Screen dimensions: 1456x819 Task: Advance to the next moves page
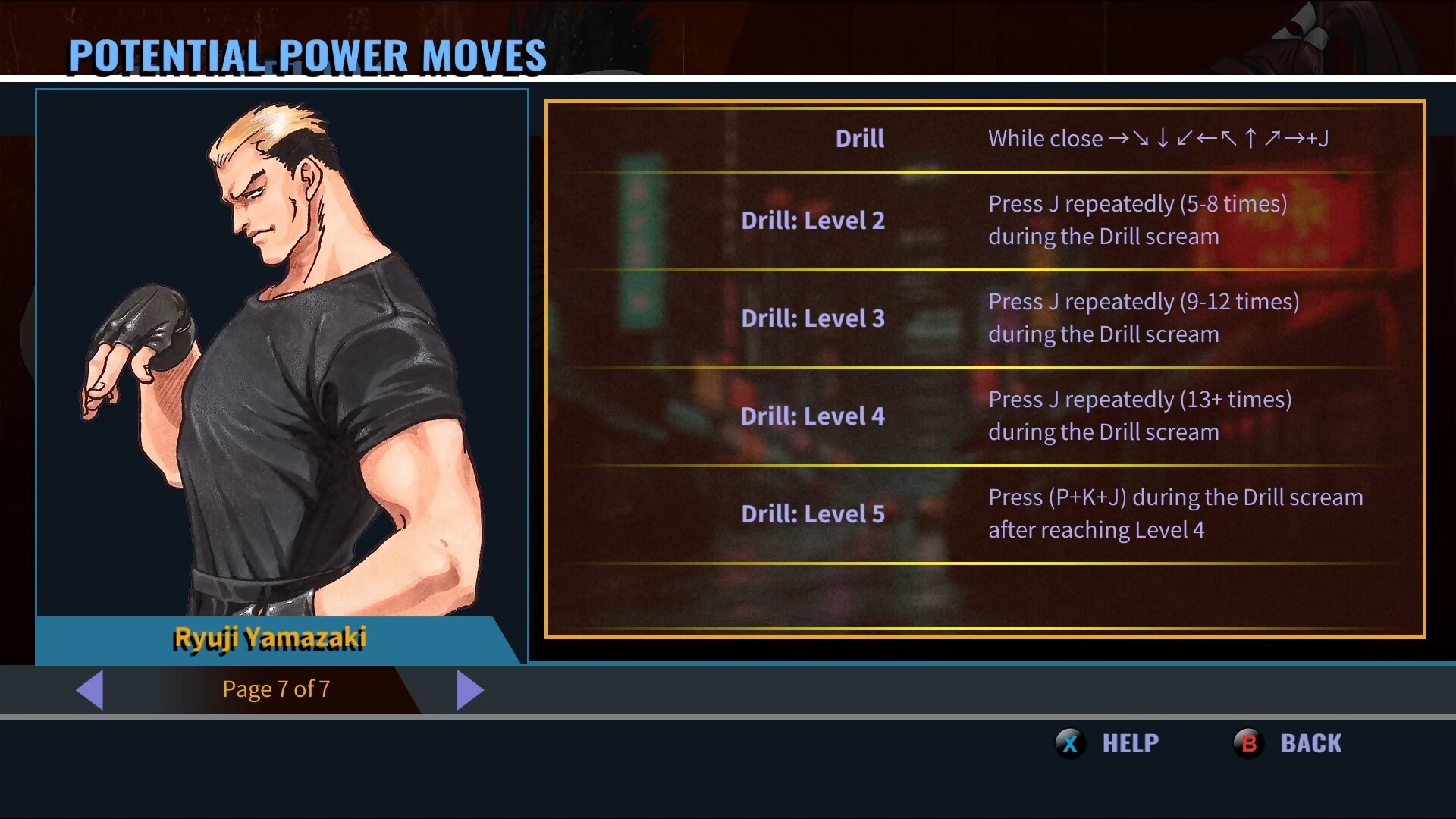[469, 690]
